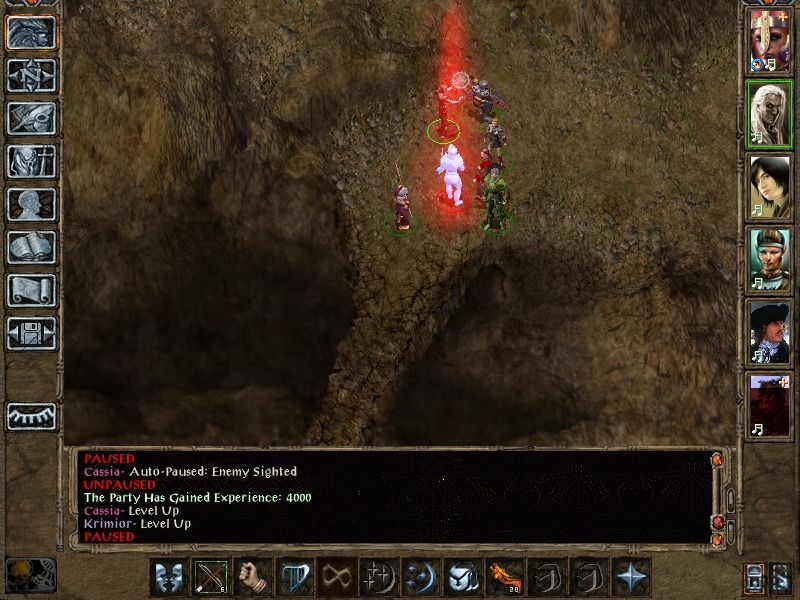800x600 pixels.
Task: Open the journal with the quill icon
Action: [x=31, y=119]
